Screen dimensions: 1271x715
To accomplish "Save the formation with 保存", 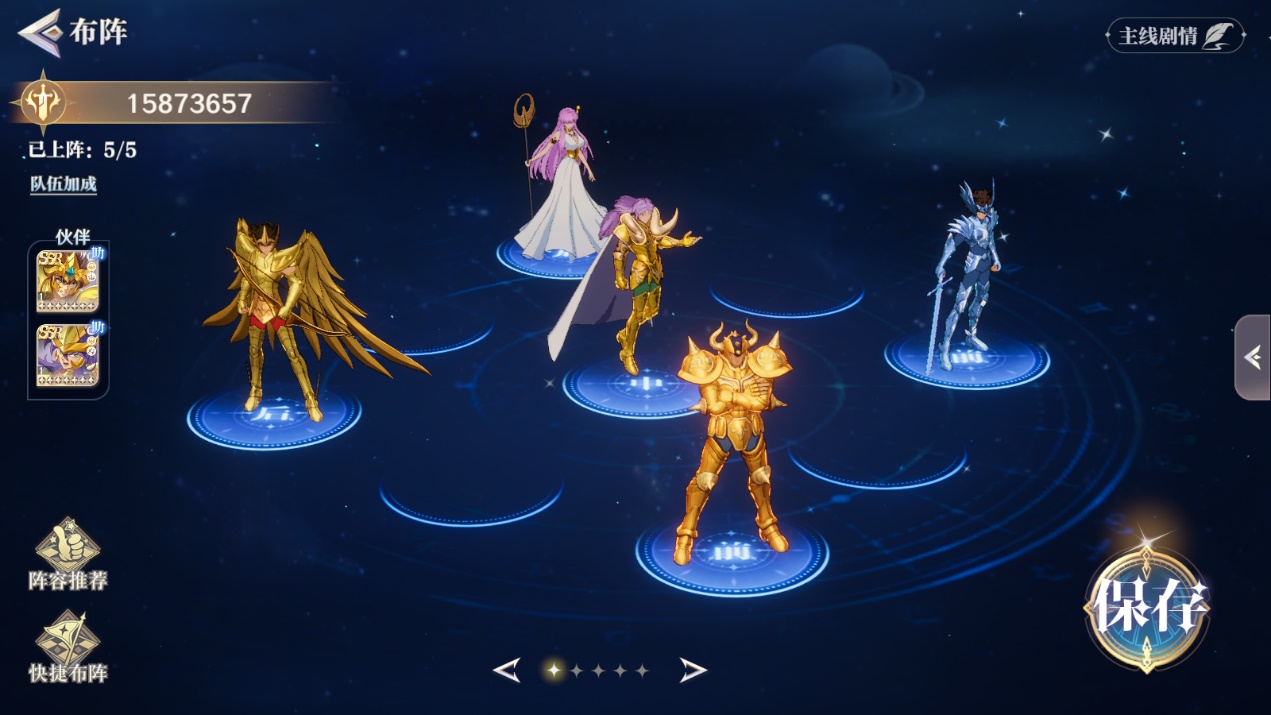I will pyautogui.click(x=1147, y=605).
